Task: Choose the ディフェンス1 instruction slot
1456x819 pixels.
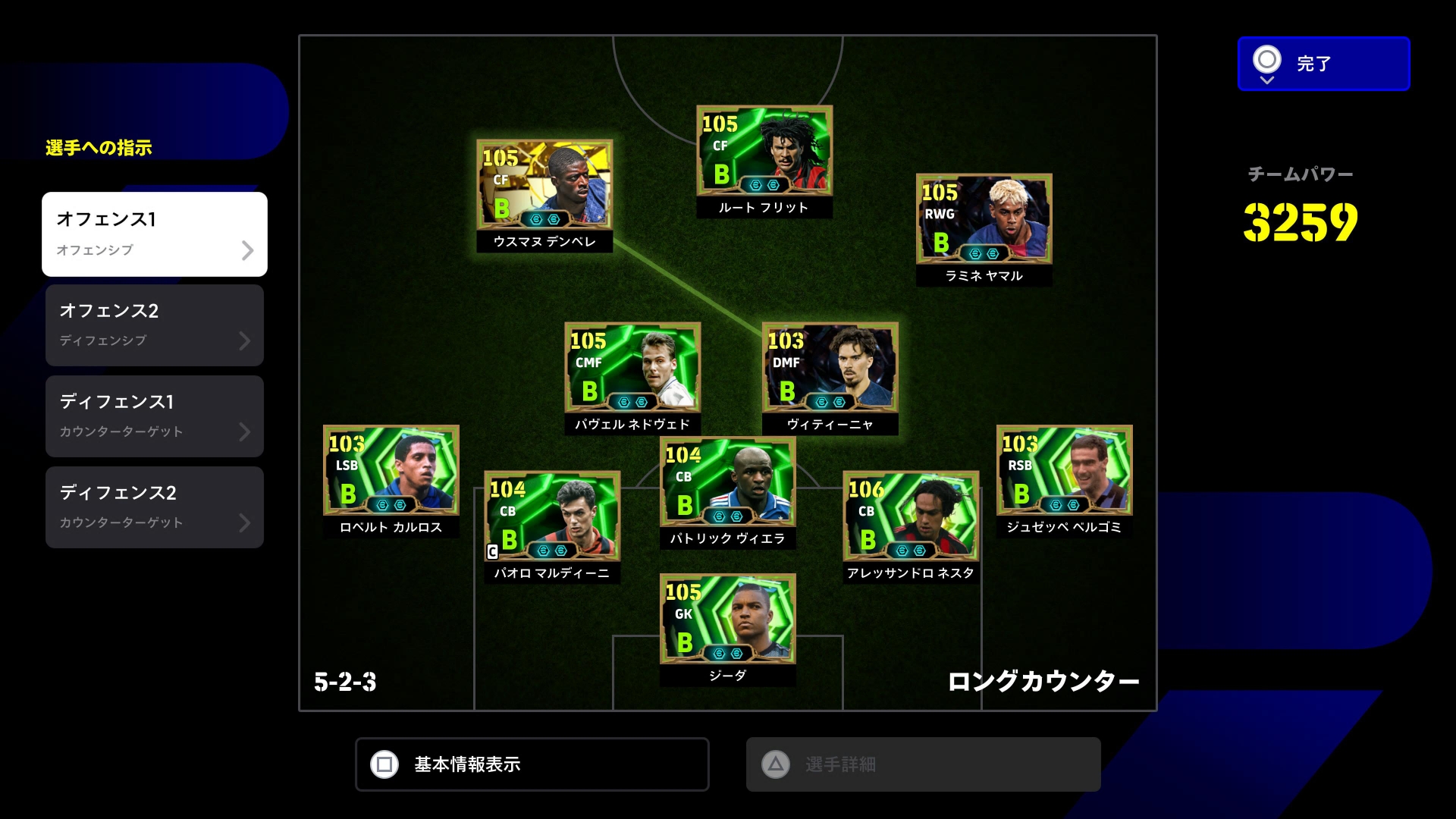Action: [155, 416]
